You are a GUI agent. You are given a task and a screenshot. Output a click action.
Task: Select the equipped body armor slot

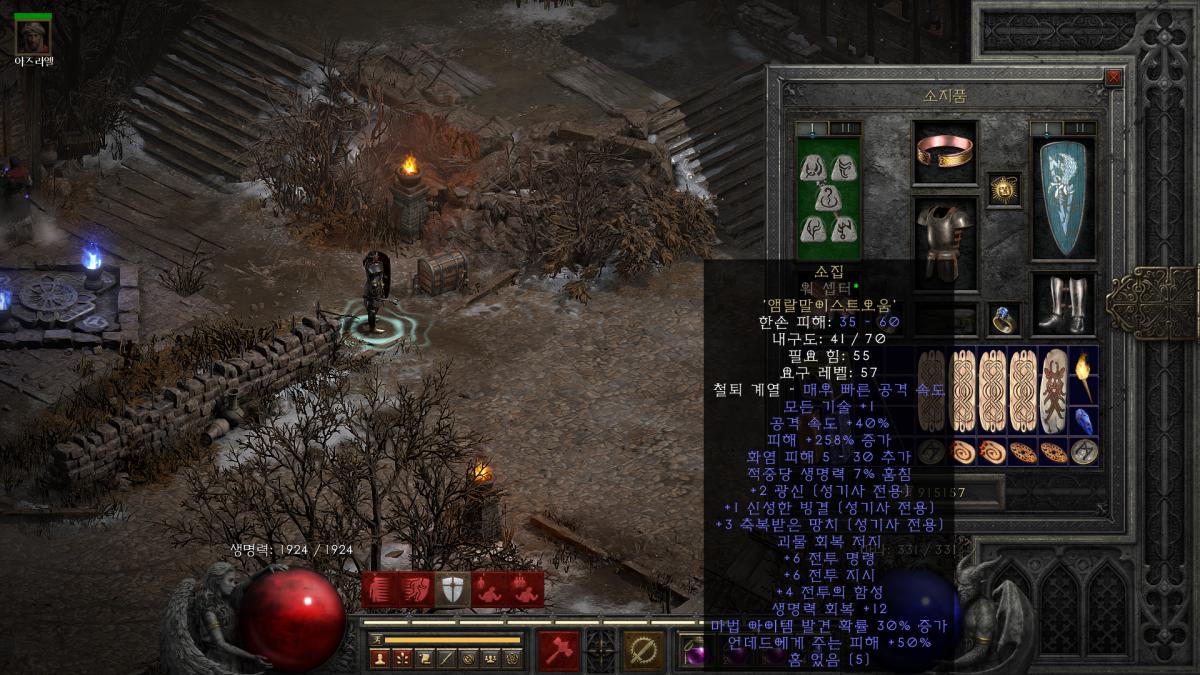tap(945, 240)
